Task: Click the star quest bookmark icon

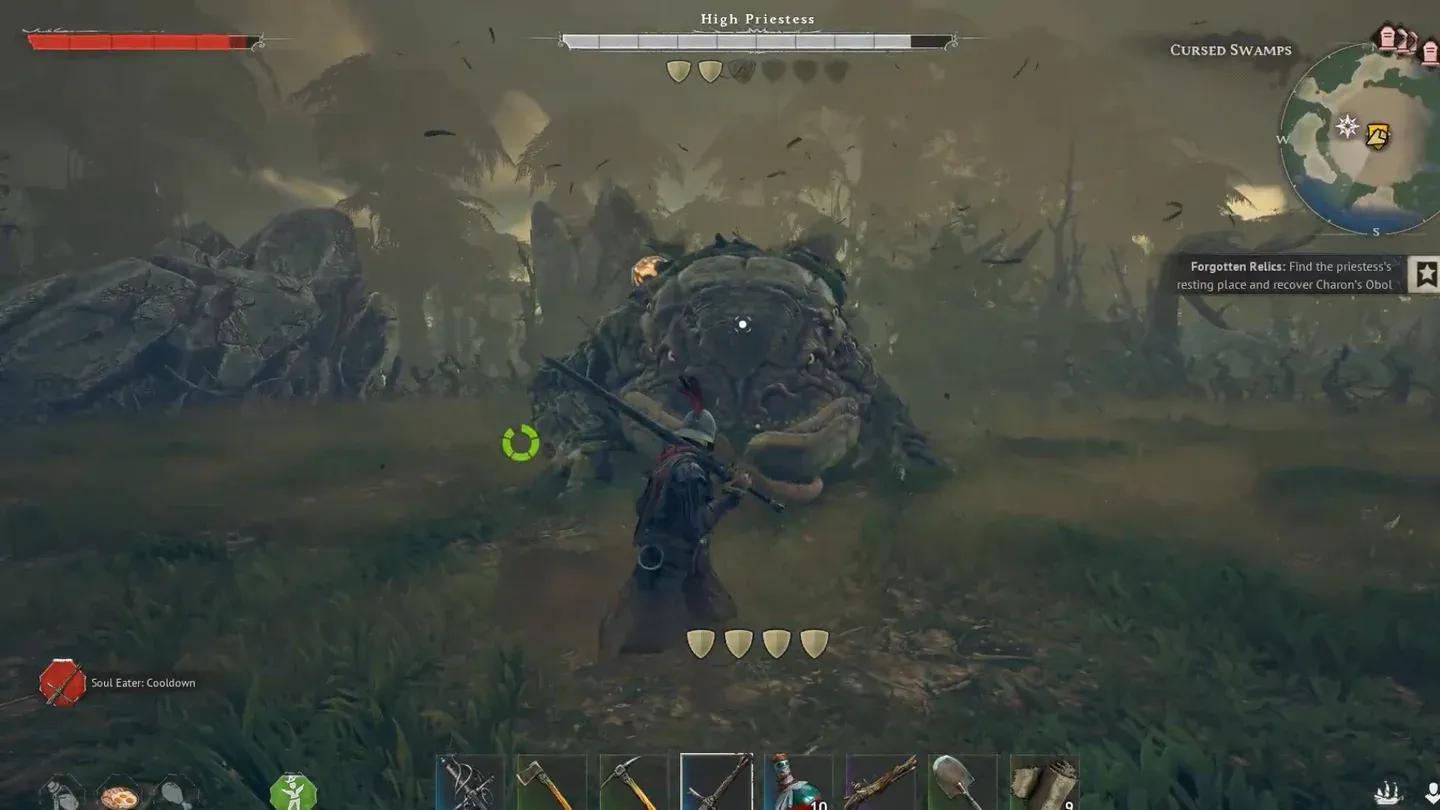Action: click(1425, 274)
